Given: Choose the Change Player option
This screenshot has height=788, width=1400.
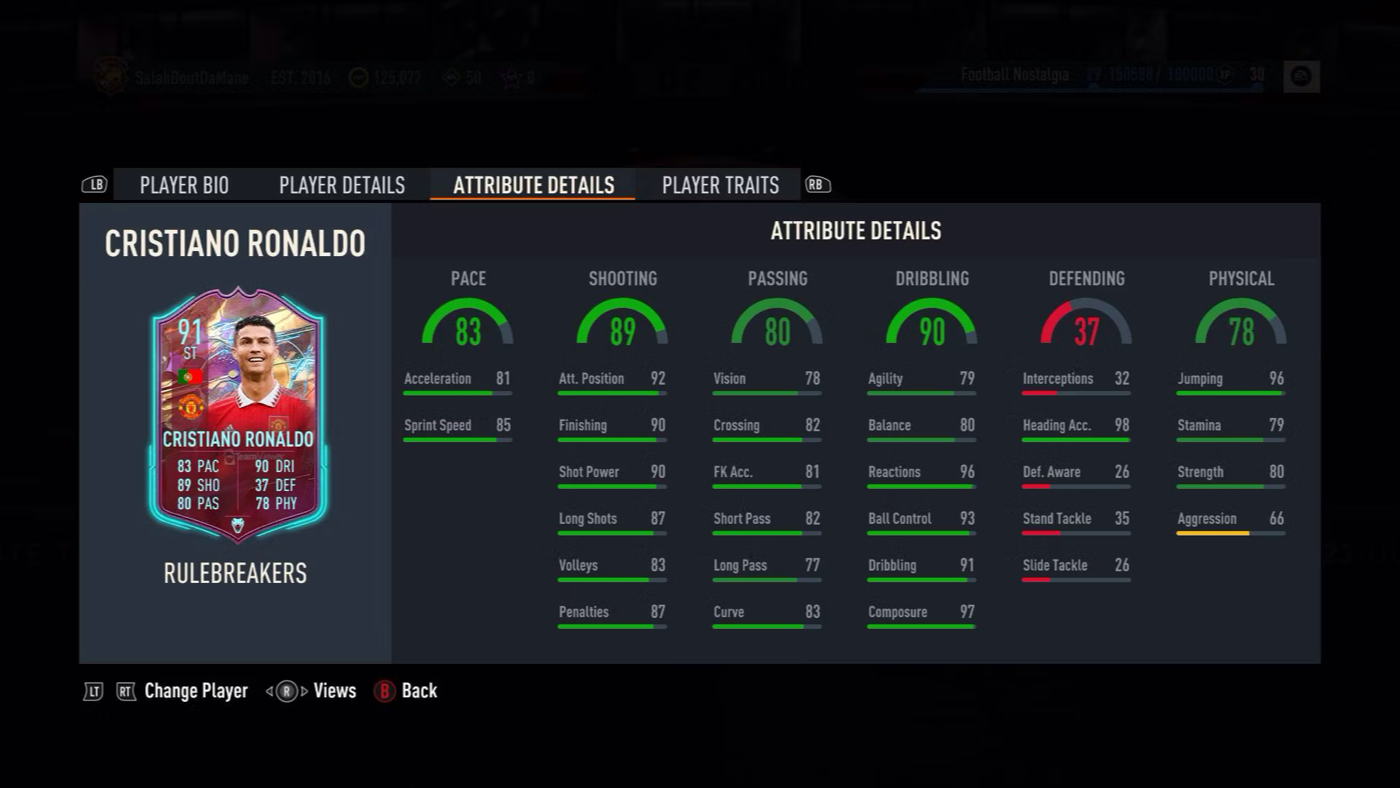Looking at the screenshot, I should (x=195, y=691).
